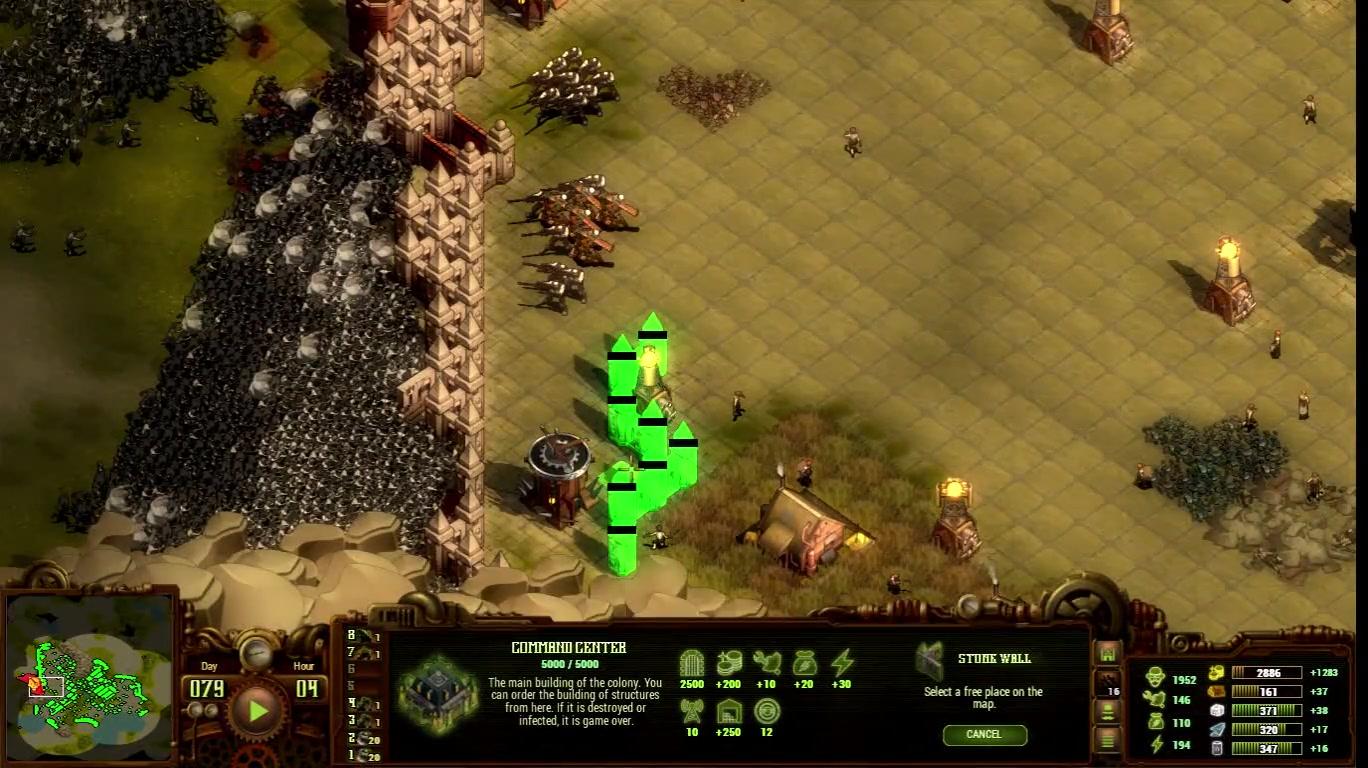Select control group 2 with 20 units
1368x768 pixels.
(362, 738)
